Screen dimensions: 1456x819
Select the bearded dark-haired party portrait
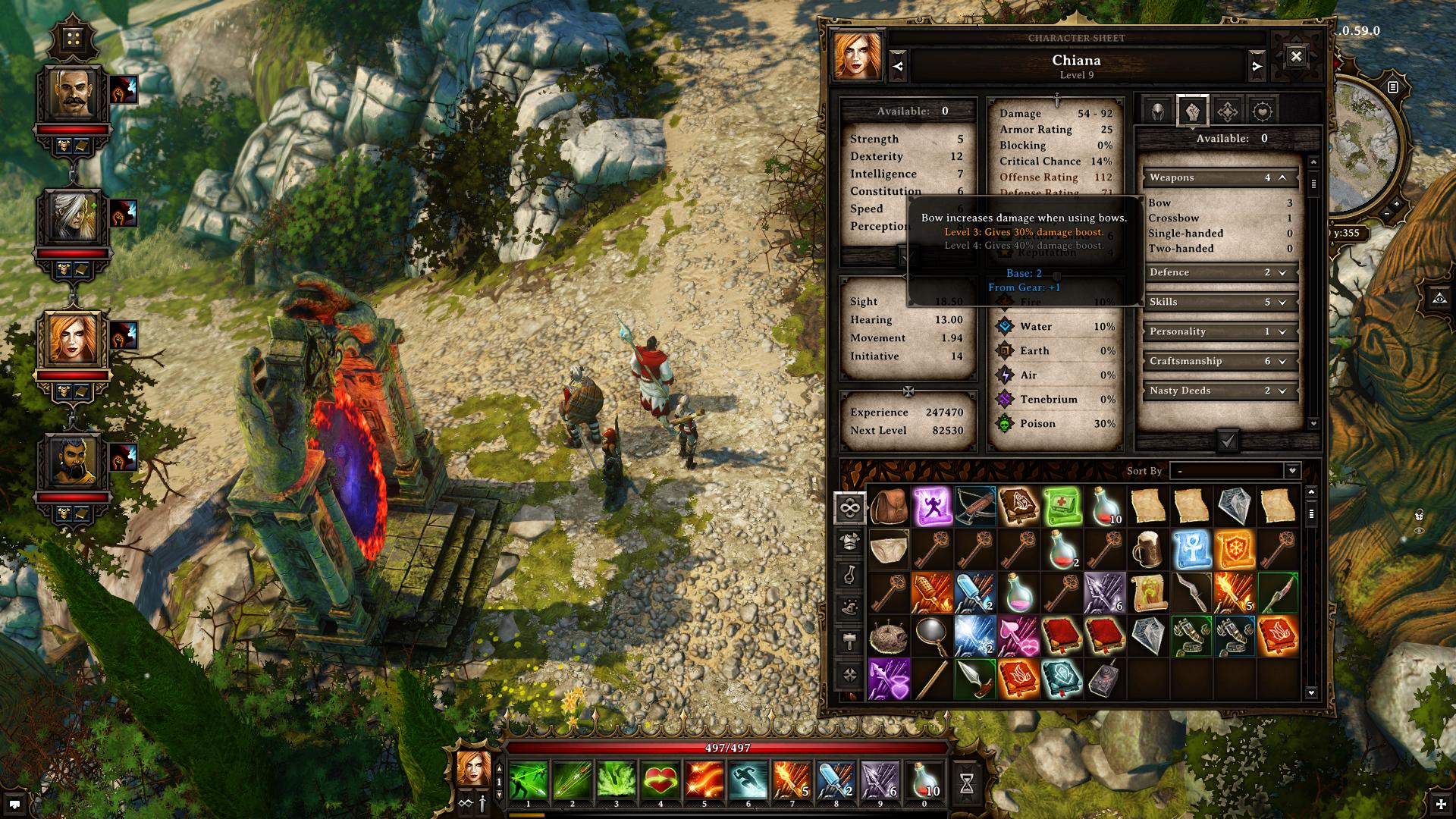(x=74, y=461)
